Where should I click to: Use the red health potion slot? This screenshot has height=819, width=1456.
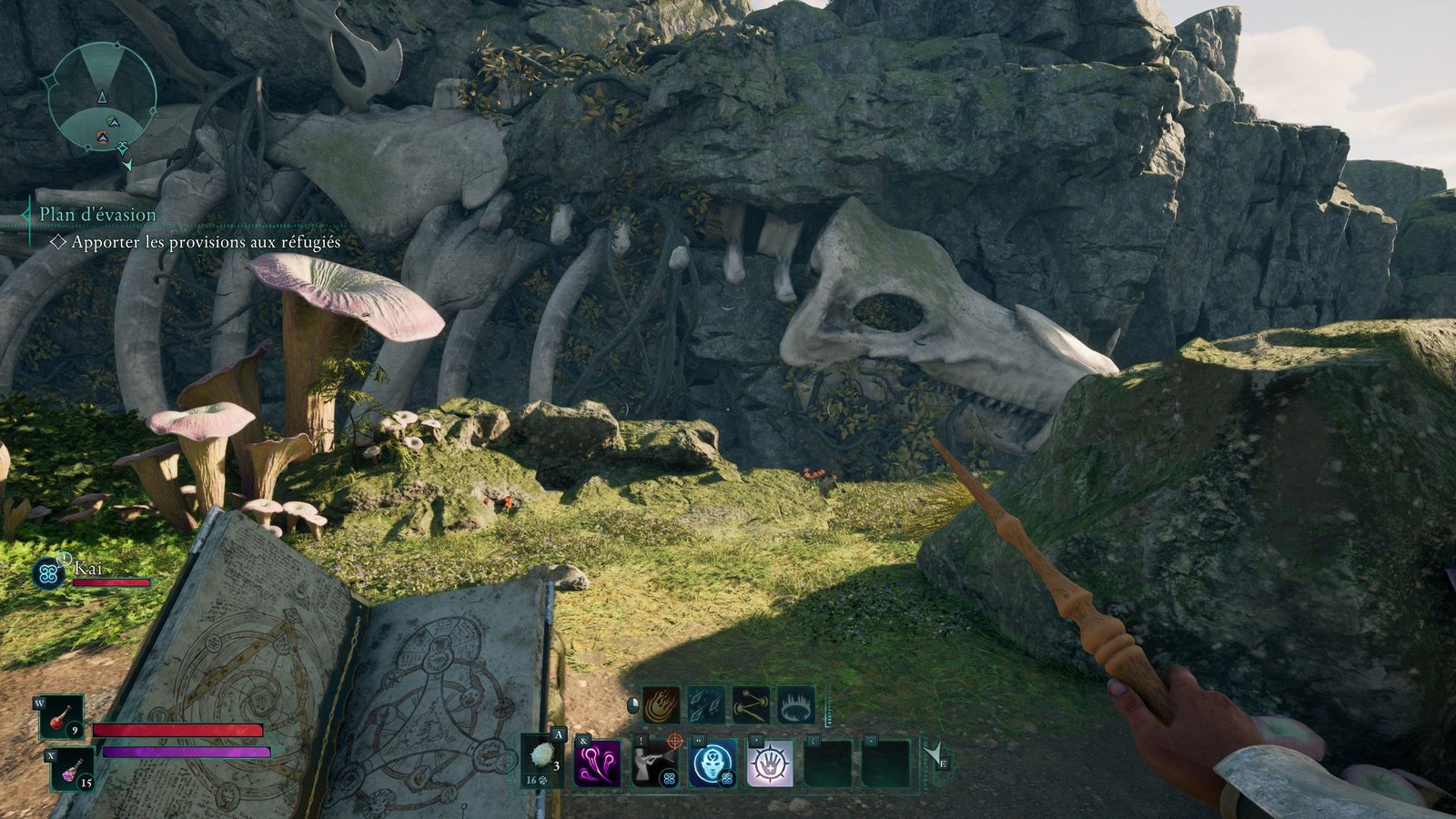coord(61,717)
